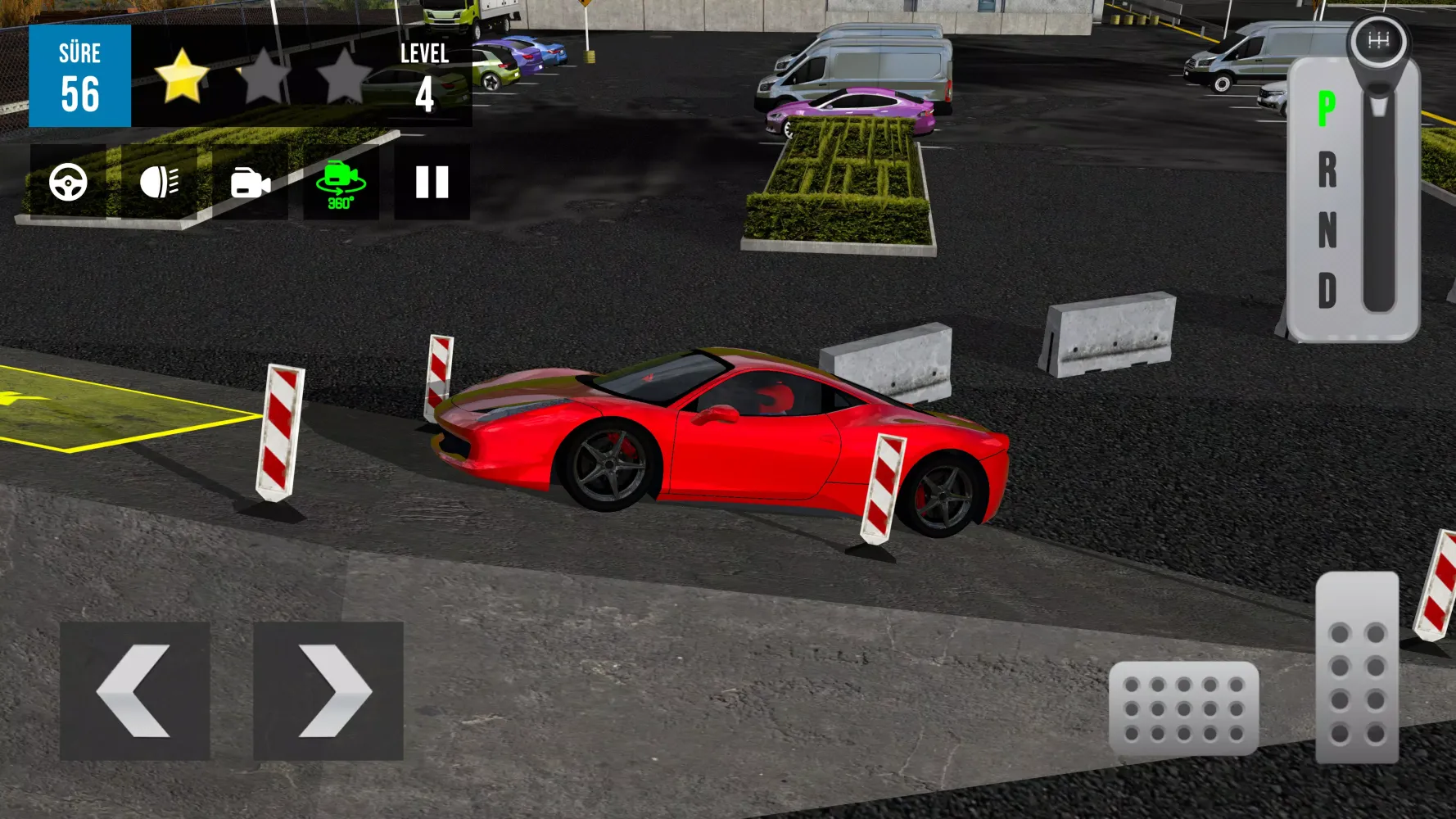The height and width of the screenshot is (819, 1456).
Task: Pause the game
Action: [x=432, y=182]
